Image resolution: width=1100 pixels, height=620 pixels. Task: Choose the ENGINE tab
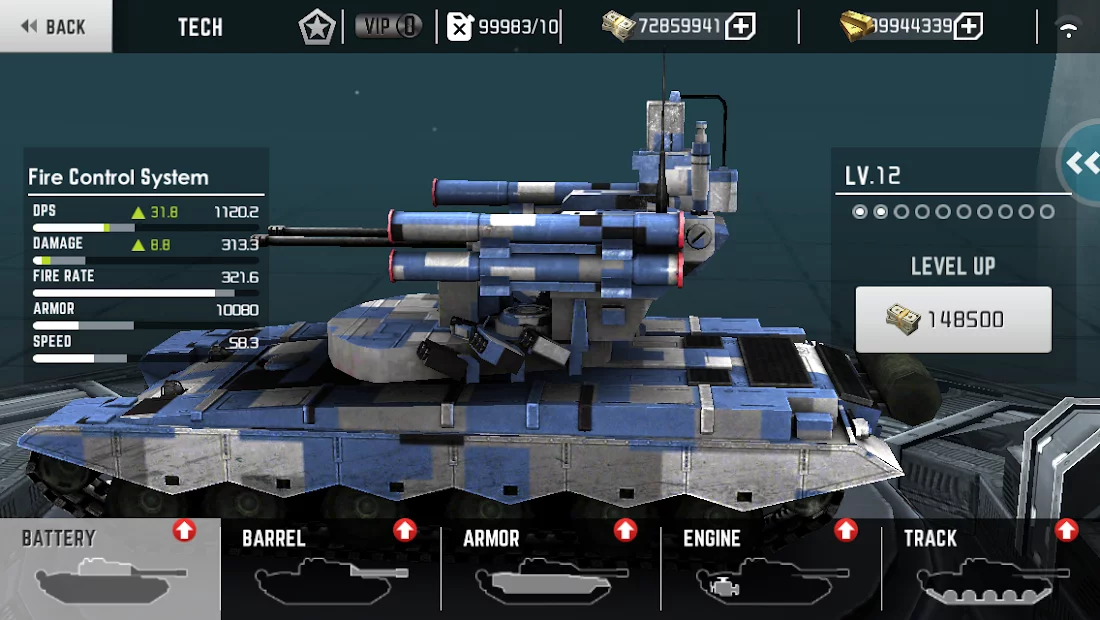[770, 568]
